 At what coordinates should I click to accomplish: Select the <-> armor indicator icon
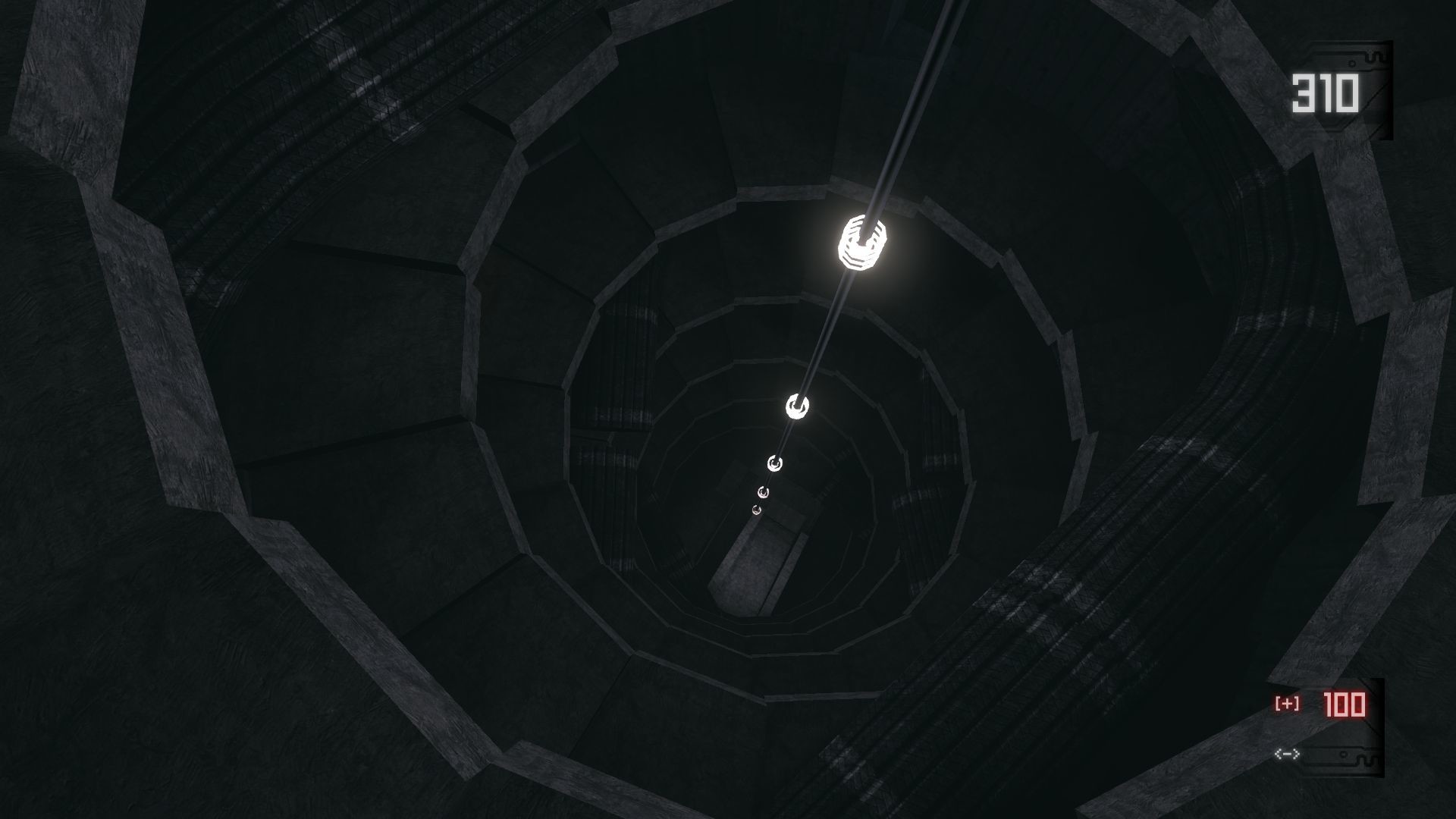click(x=1287, y=753)
